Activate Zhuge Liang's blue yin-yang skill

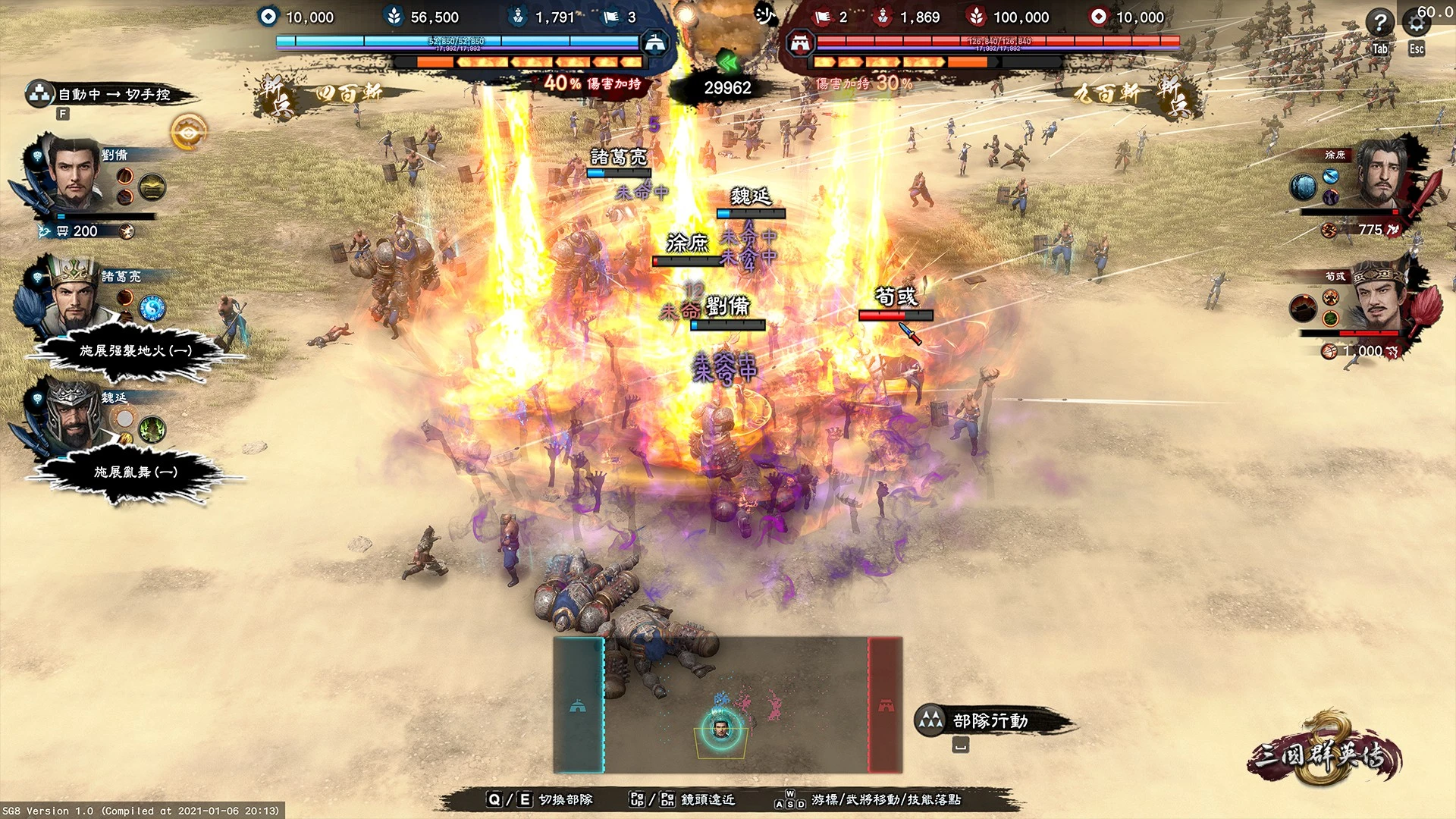pyautogui.click(x=152, y=308)
